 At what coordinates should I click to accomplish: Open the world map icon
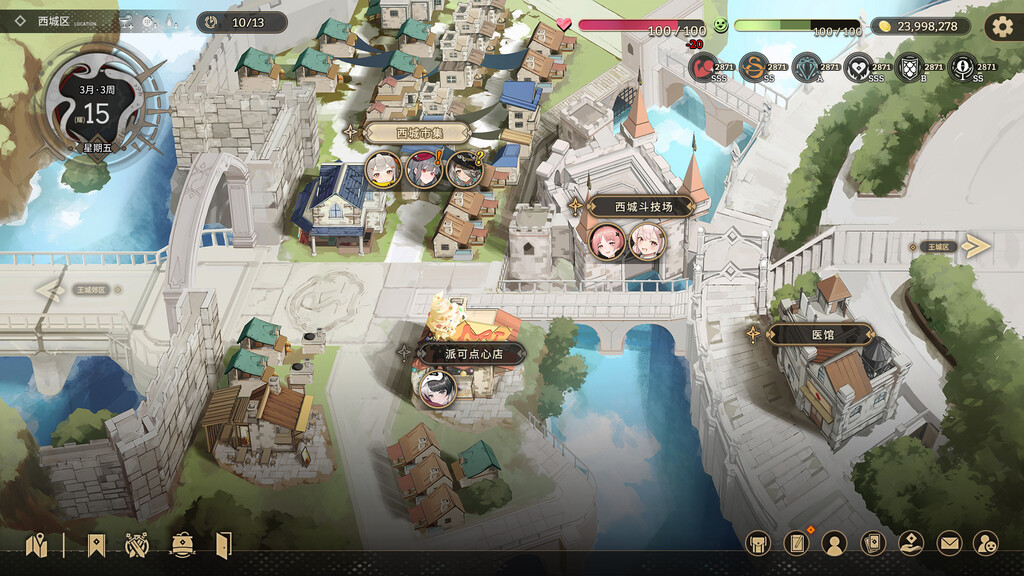point(37,545)
